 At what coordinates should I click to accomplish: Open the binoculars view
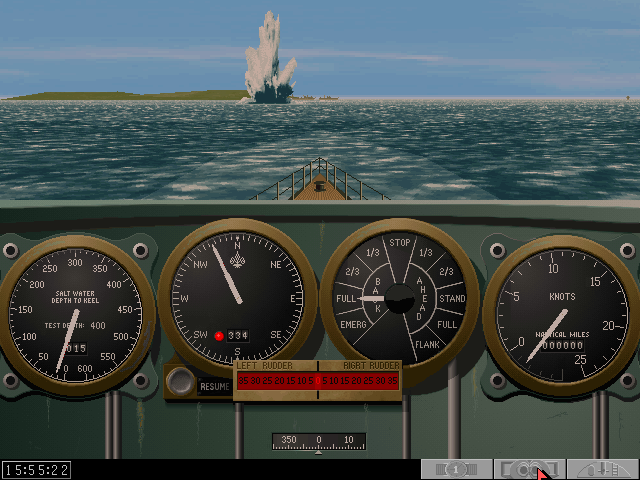[530, 468]
